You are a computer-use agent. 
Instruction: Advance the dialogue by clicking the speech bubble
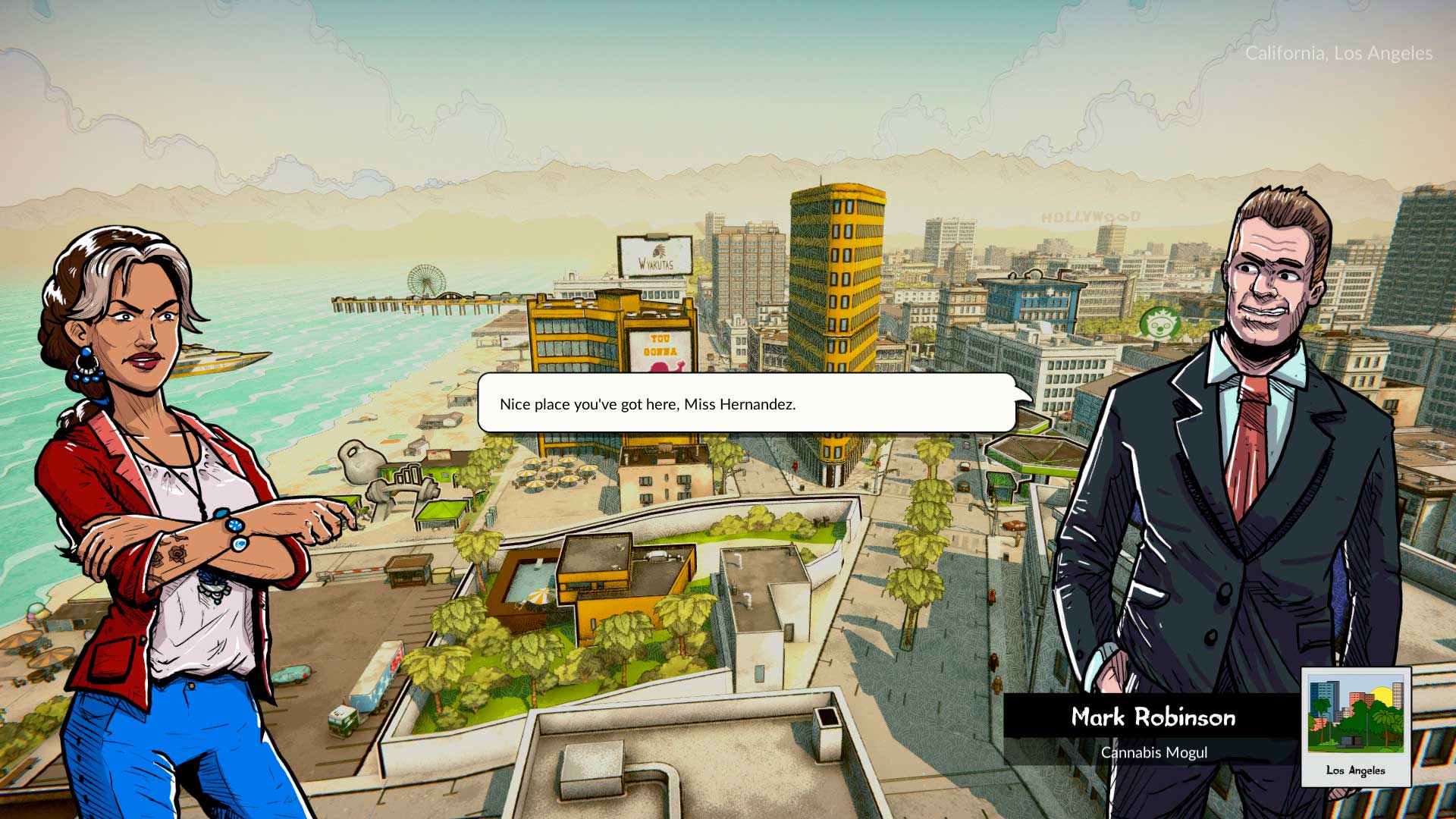[747, 403]
